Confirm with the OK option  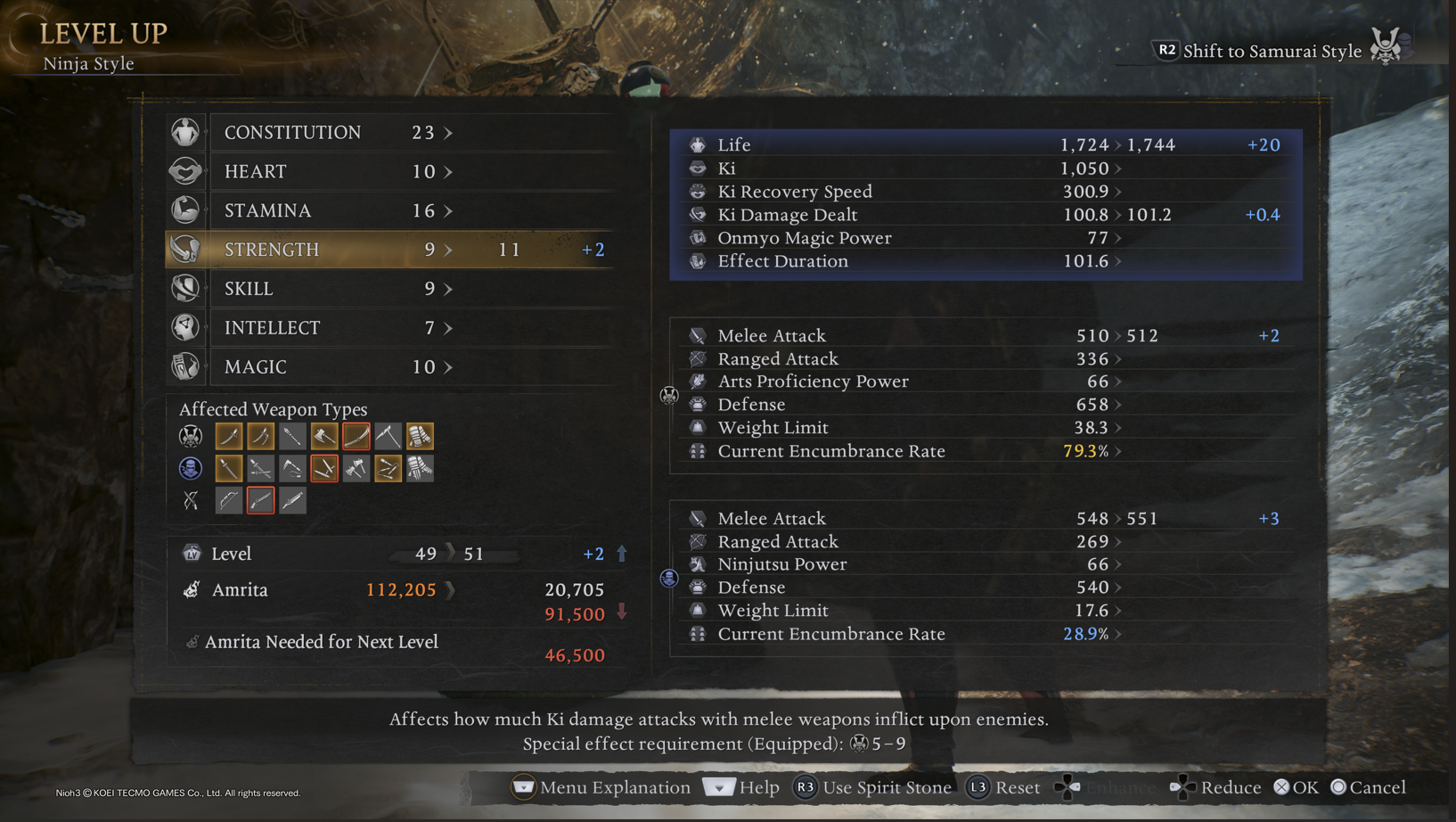(1296, 788)
